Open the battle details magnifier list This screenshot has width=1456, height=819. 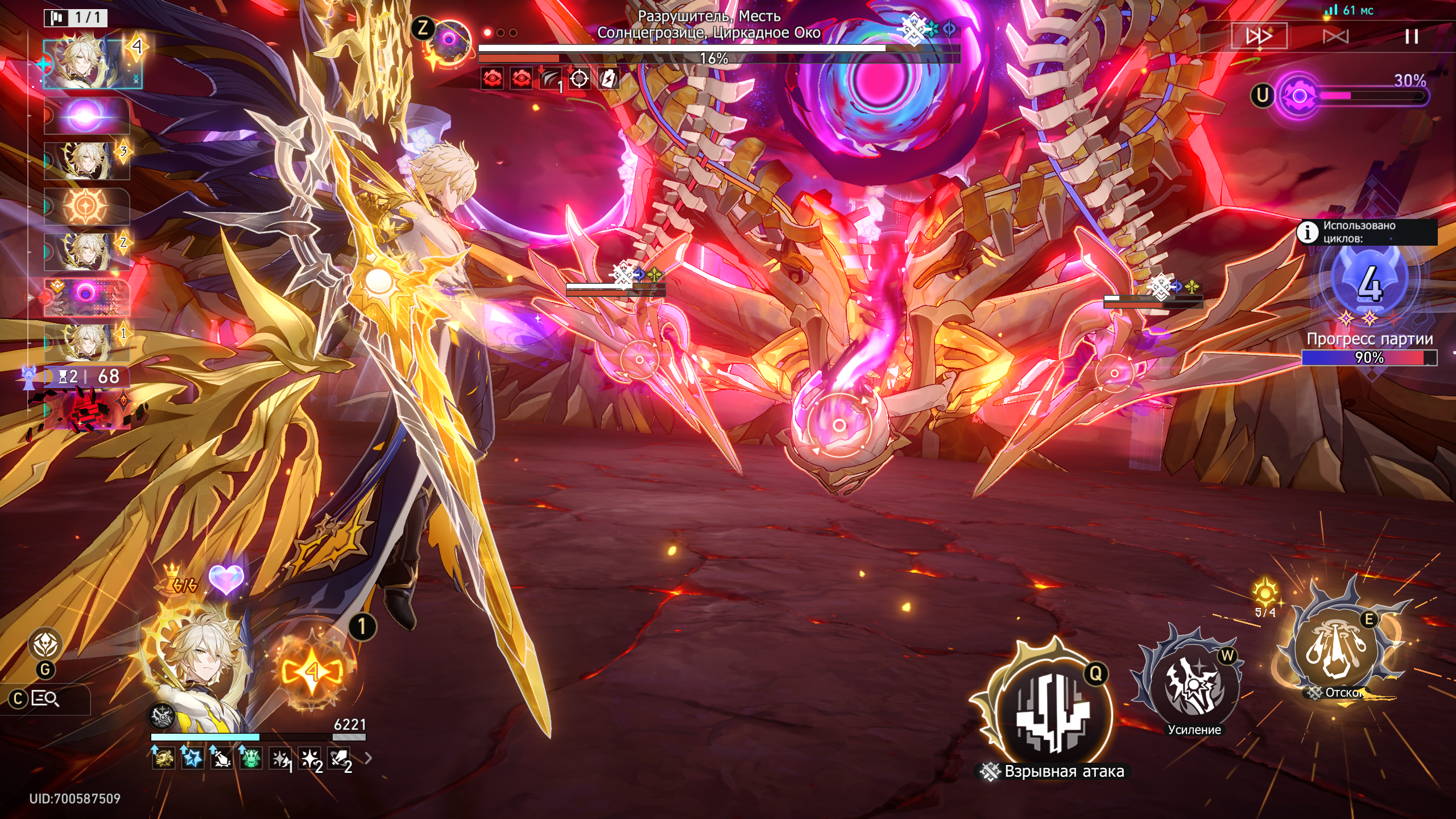45,698
